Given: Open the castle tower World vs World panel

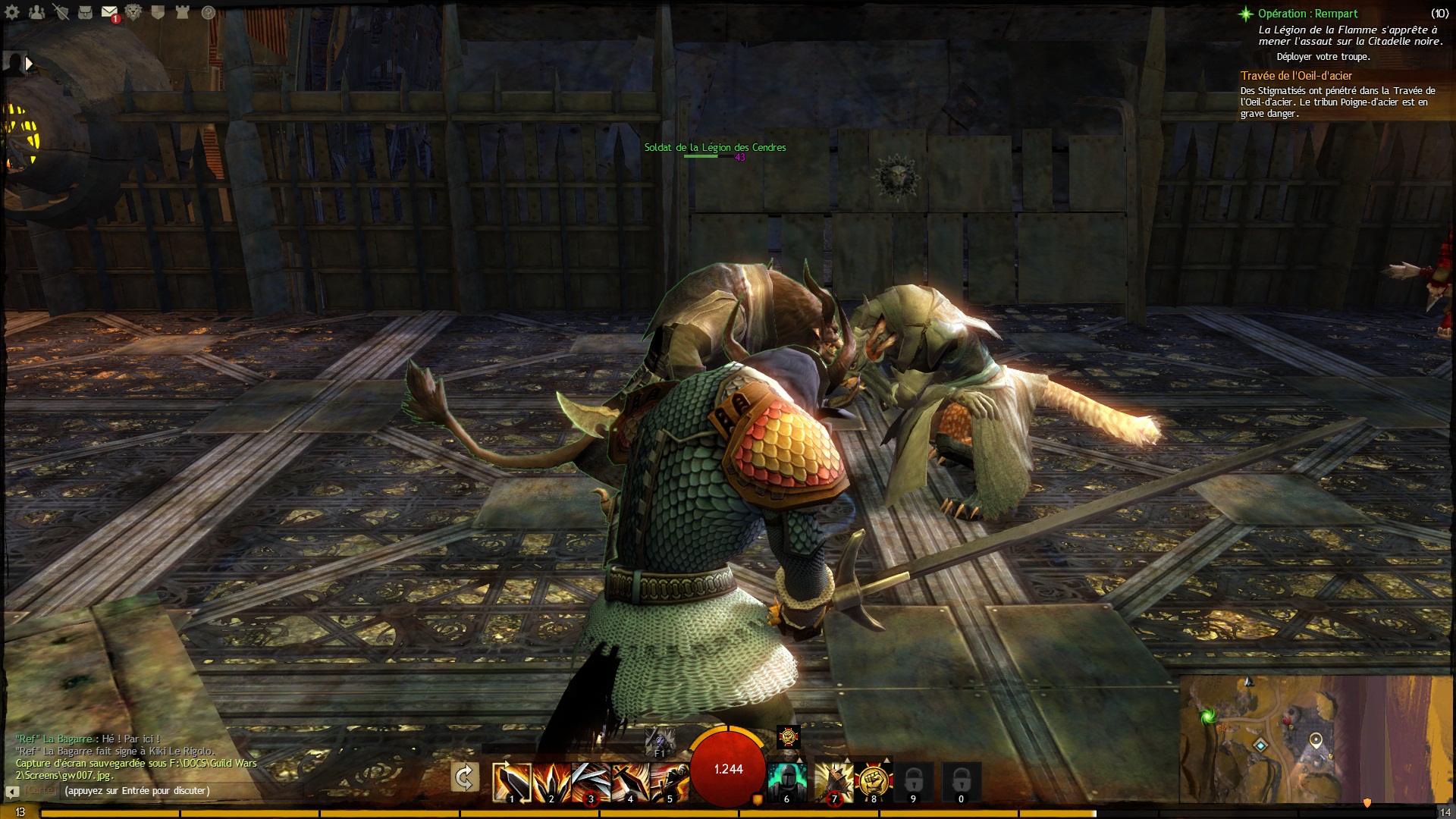Looking at the screenshot, I should coord(182,12).
